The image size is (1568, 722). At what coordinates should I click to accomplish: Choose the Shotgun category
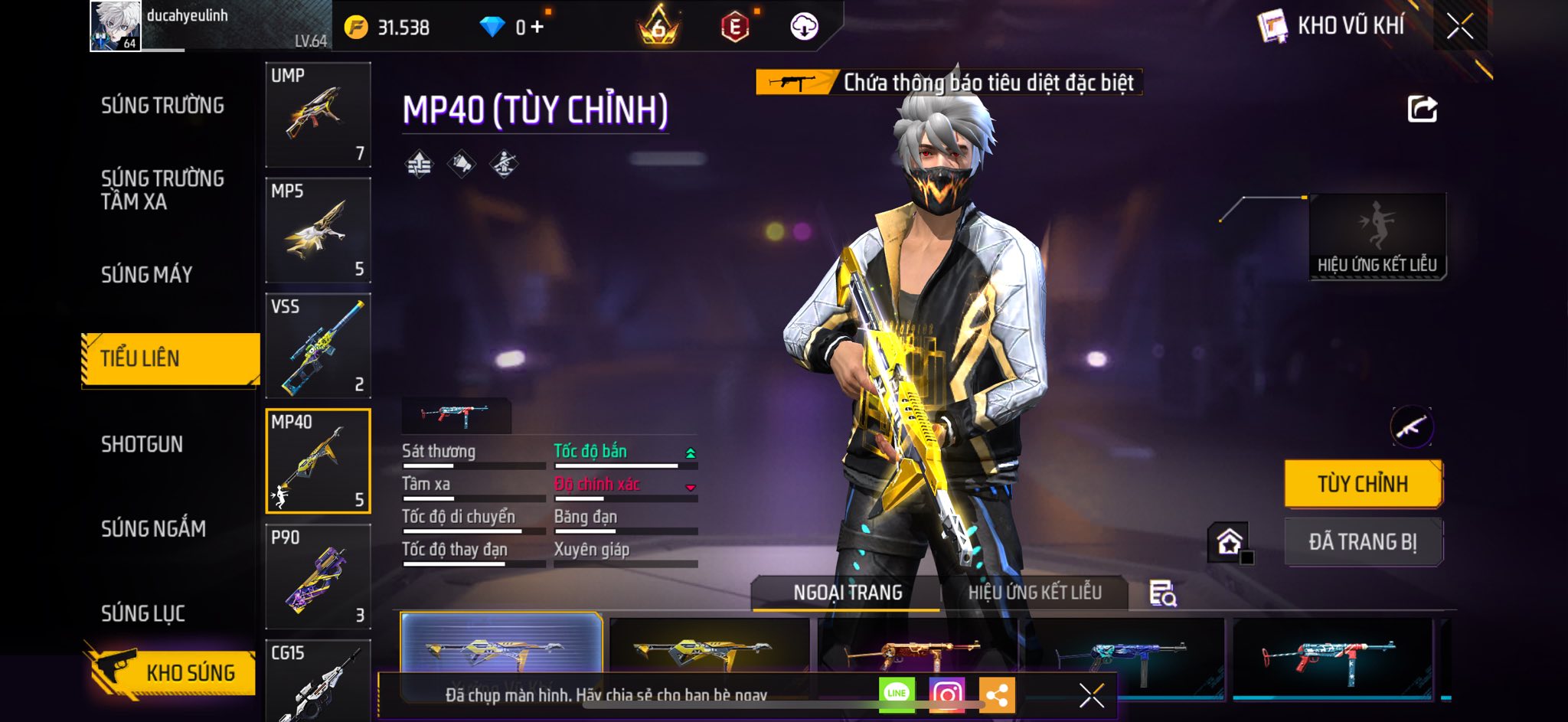tap(142, 444)
